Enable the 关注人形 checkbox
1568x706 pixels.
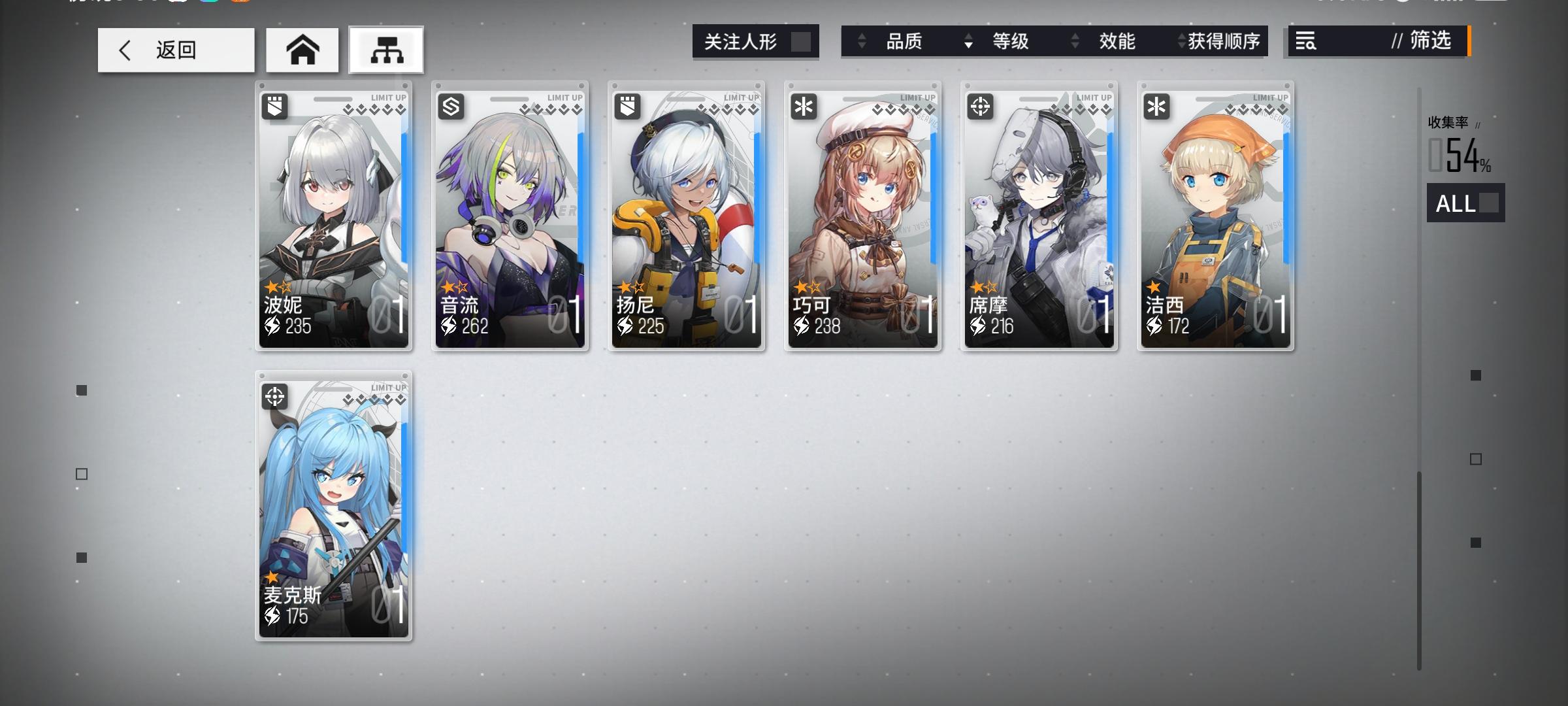pos(805,41)
